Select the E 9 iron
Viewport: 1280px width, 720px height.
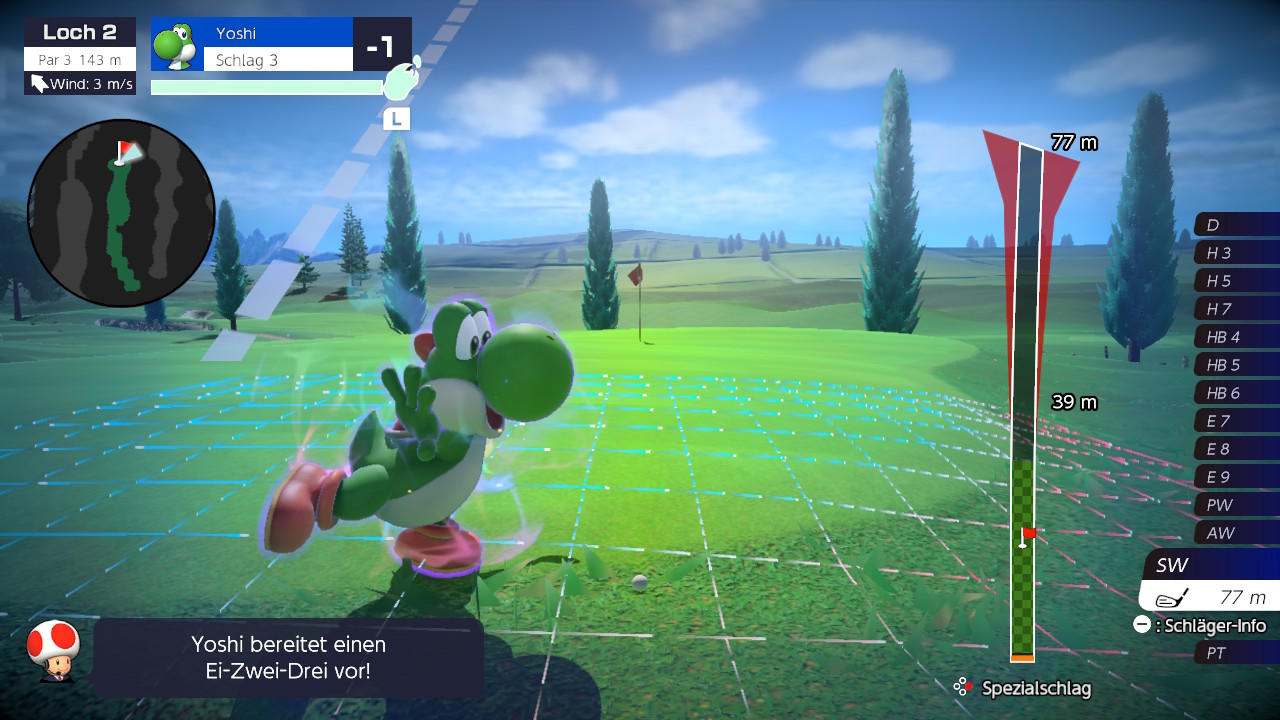pos(1236,477)
